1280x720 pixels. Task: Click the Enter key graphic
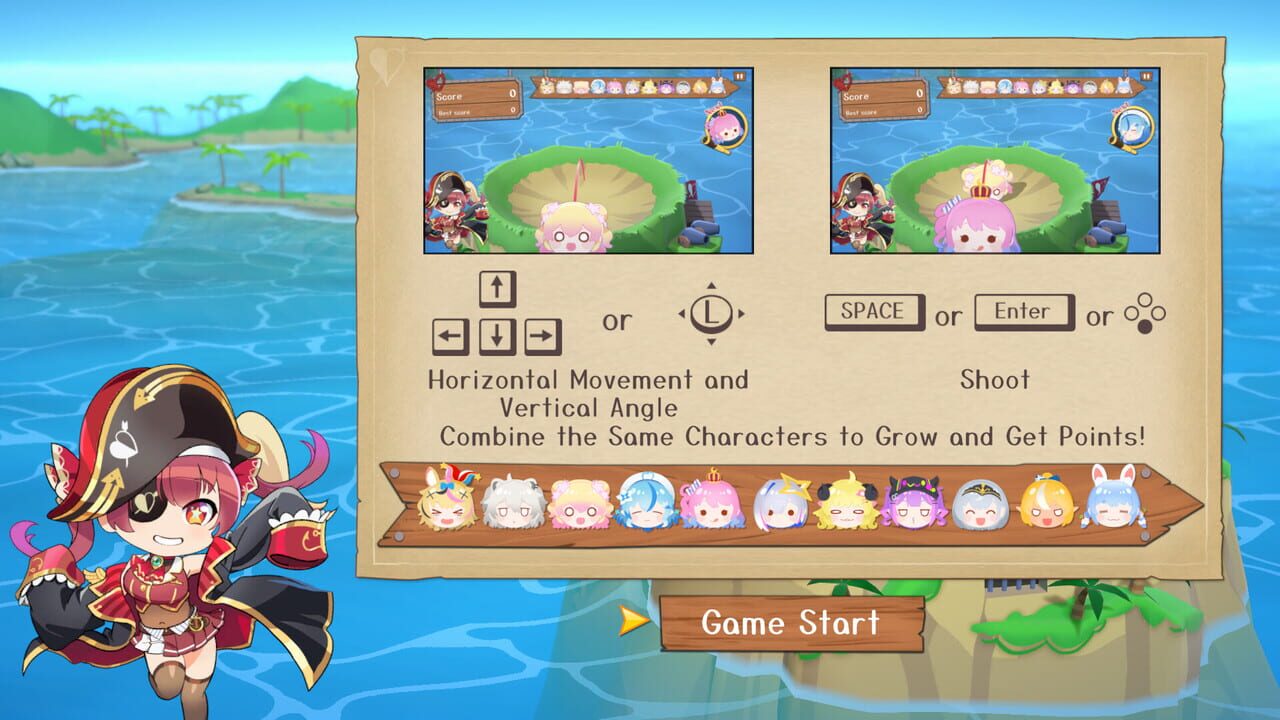pos(1022,311)
